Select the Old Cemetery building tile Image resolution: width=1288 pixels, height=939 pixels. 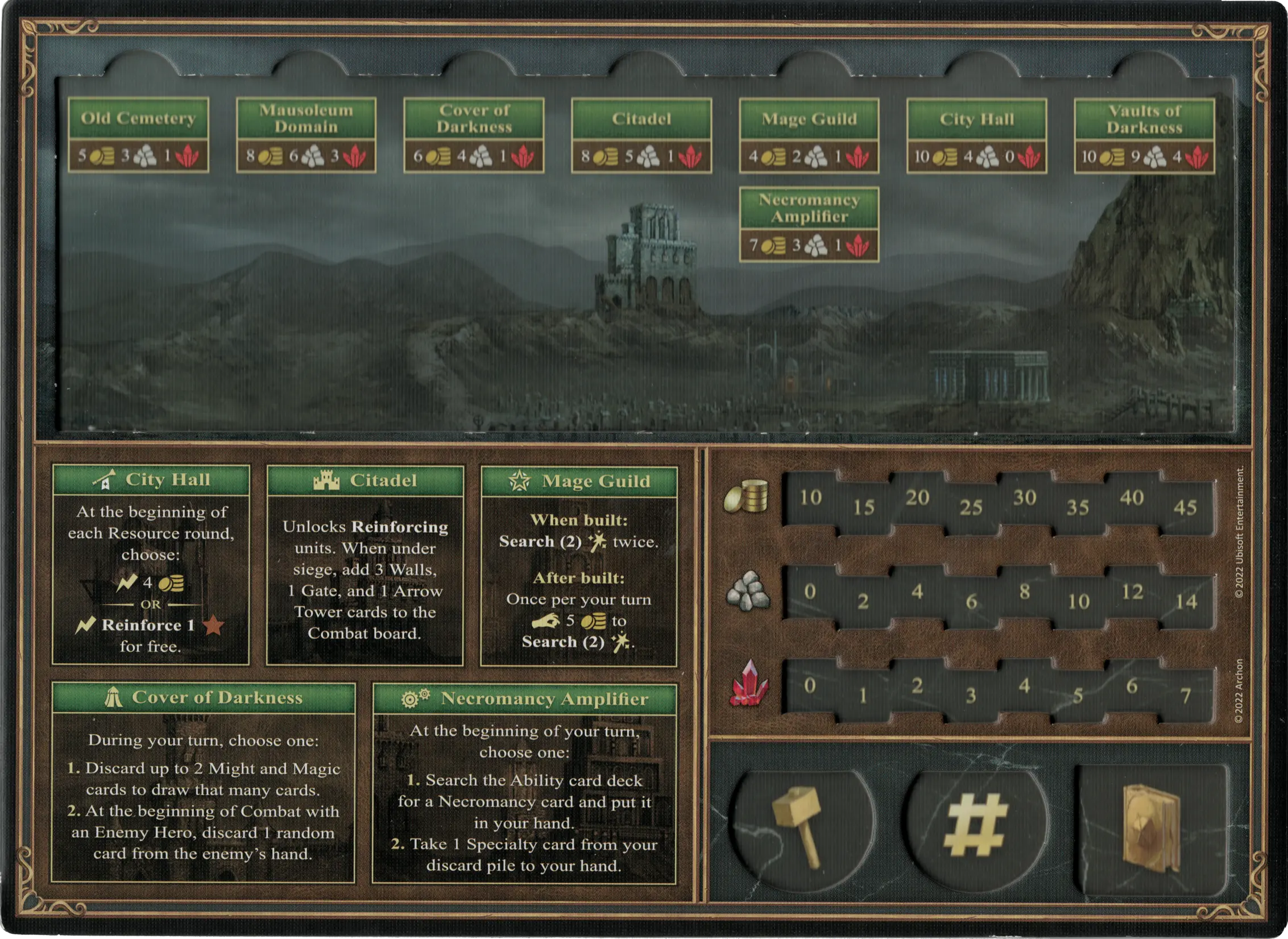(x=138, y=135)
